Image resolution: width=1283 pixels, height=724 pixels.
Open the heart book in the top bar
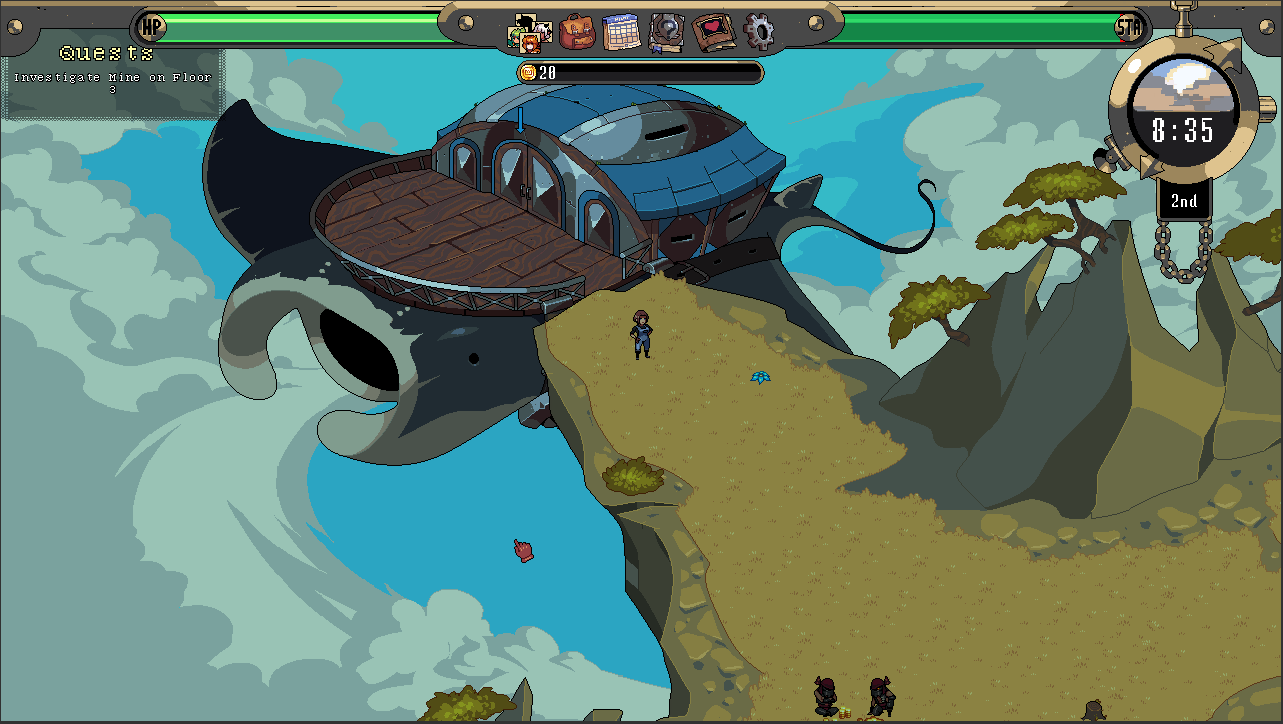pos(713,32)
